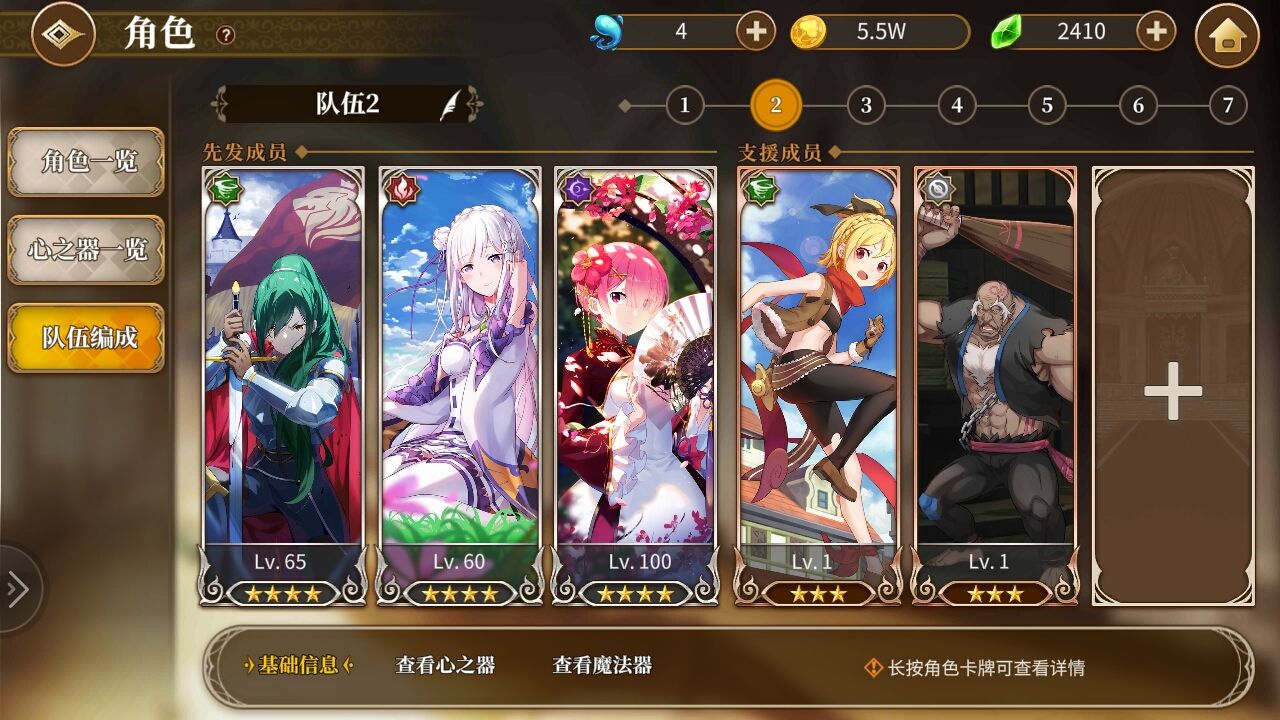This screenshot has height=720, width=1280.
Task: Select the 队伍编成 team formation tab
Action: pyautogui.click(x=87, y=337)
